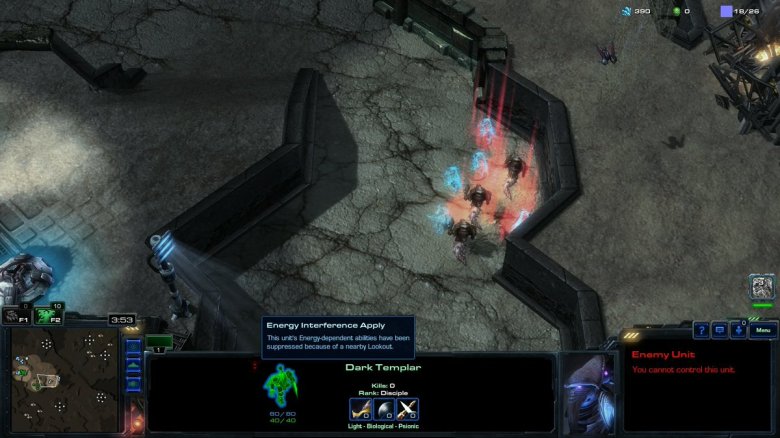Inspect the crossed blades shield upgrade icon
The height and width of the screenshot is (438, 780).
[x=407, y=409]
